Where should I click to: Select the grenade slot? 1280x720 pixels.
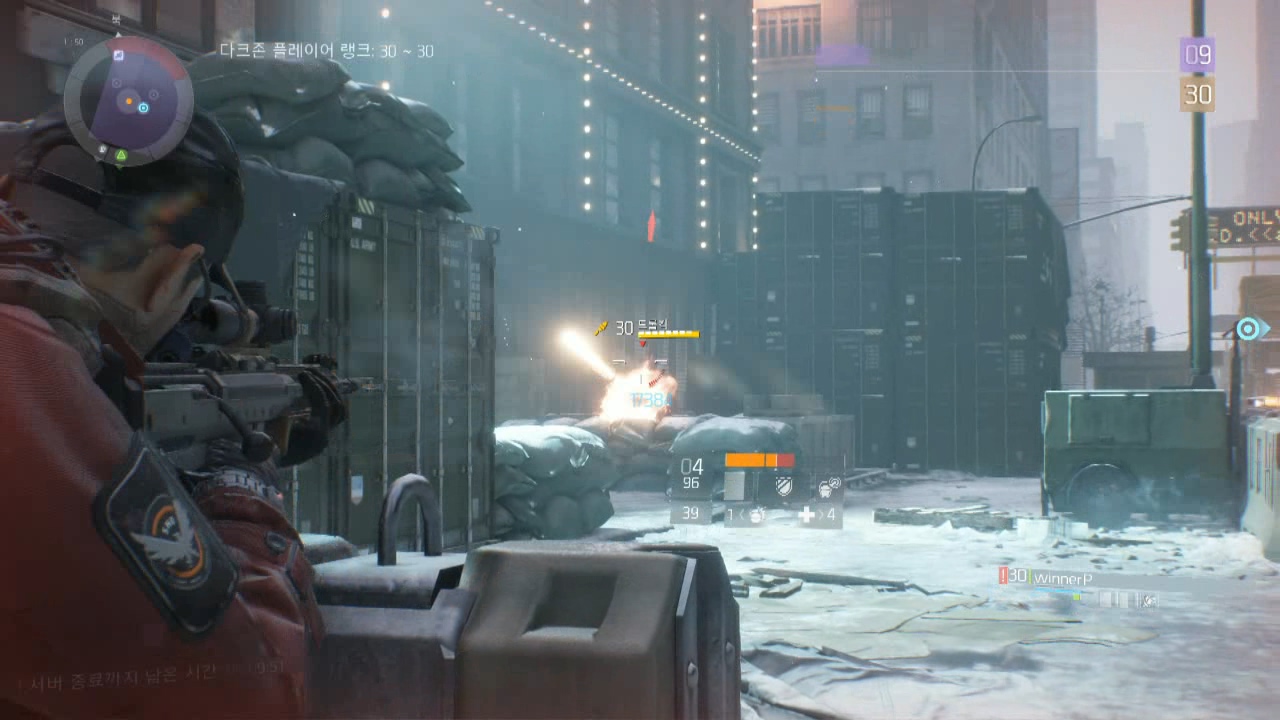point(757,515)
